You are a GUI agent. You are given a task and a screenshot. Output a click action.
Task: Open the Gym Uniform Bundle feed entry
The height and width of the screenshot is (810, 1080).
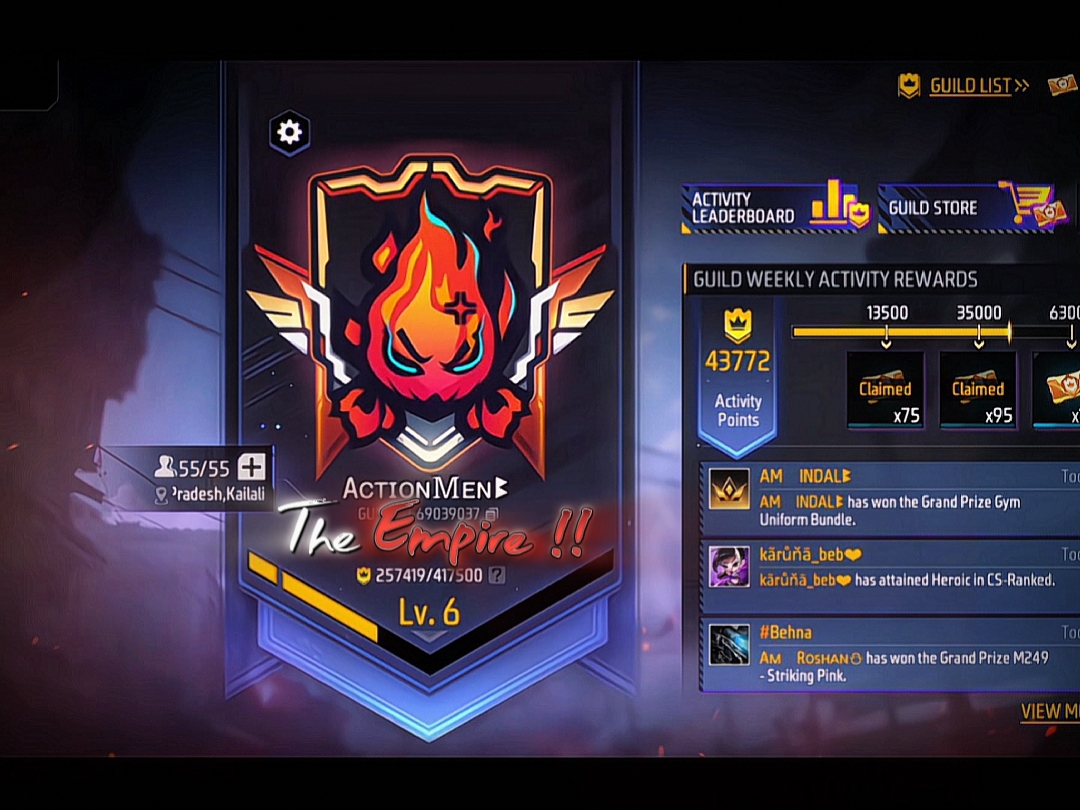point(890,500)
